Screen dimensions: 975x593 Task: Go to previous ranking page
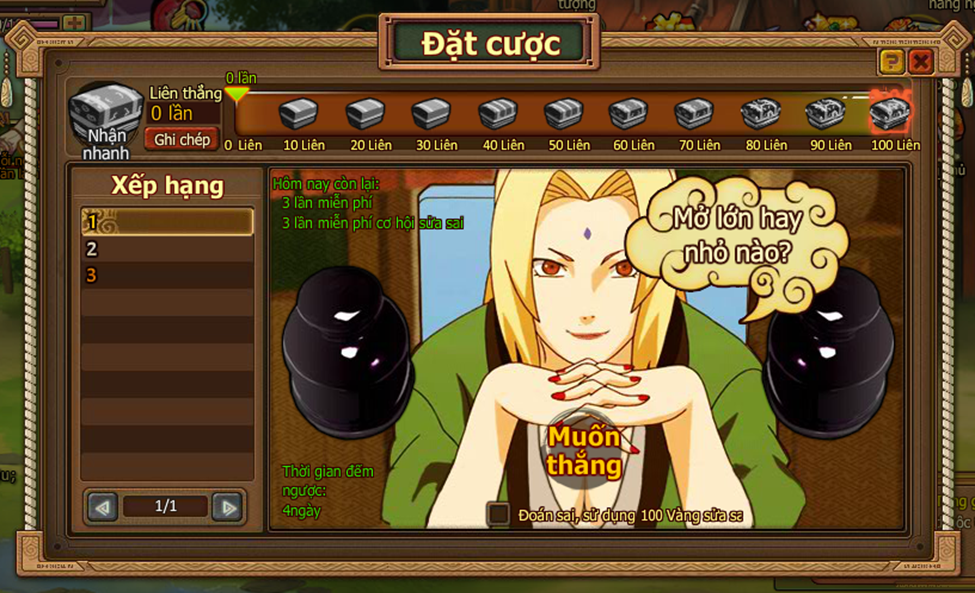point(102,507)
